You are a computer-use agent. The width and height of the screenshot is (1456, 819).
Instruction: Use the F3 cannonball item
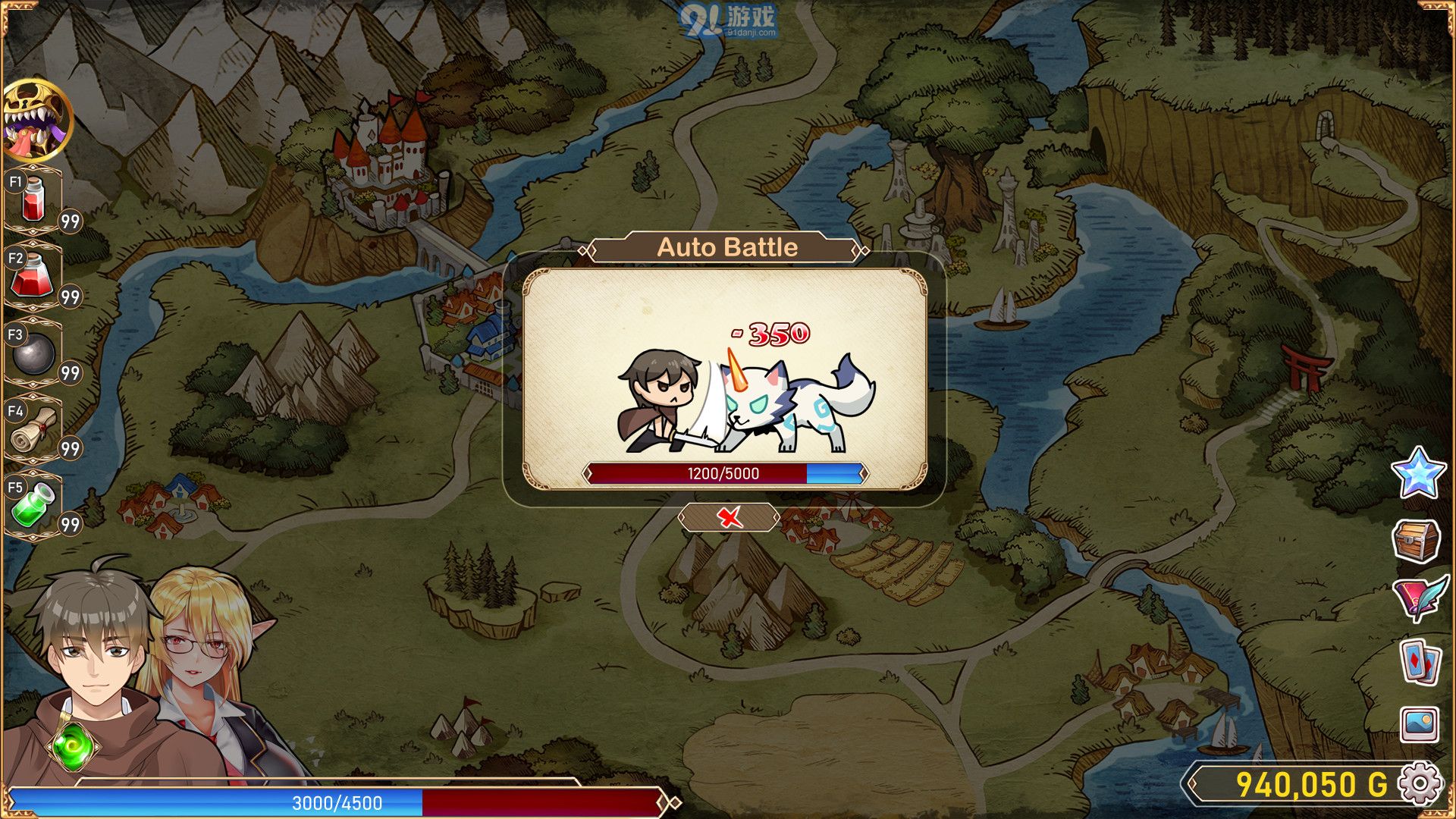33,353
